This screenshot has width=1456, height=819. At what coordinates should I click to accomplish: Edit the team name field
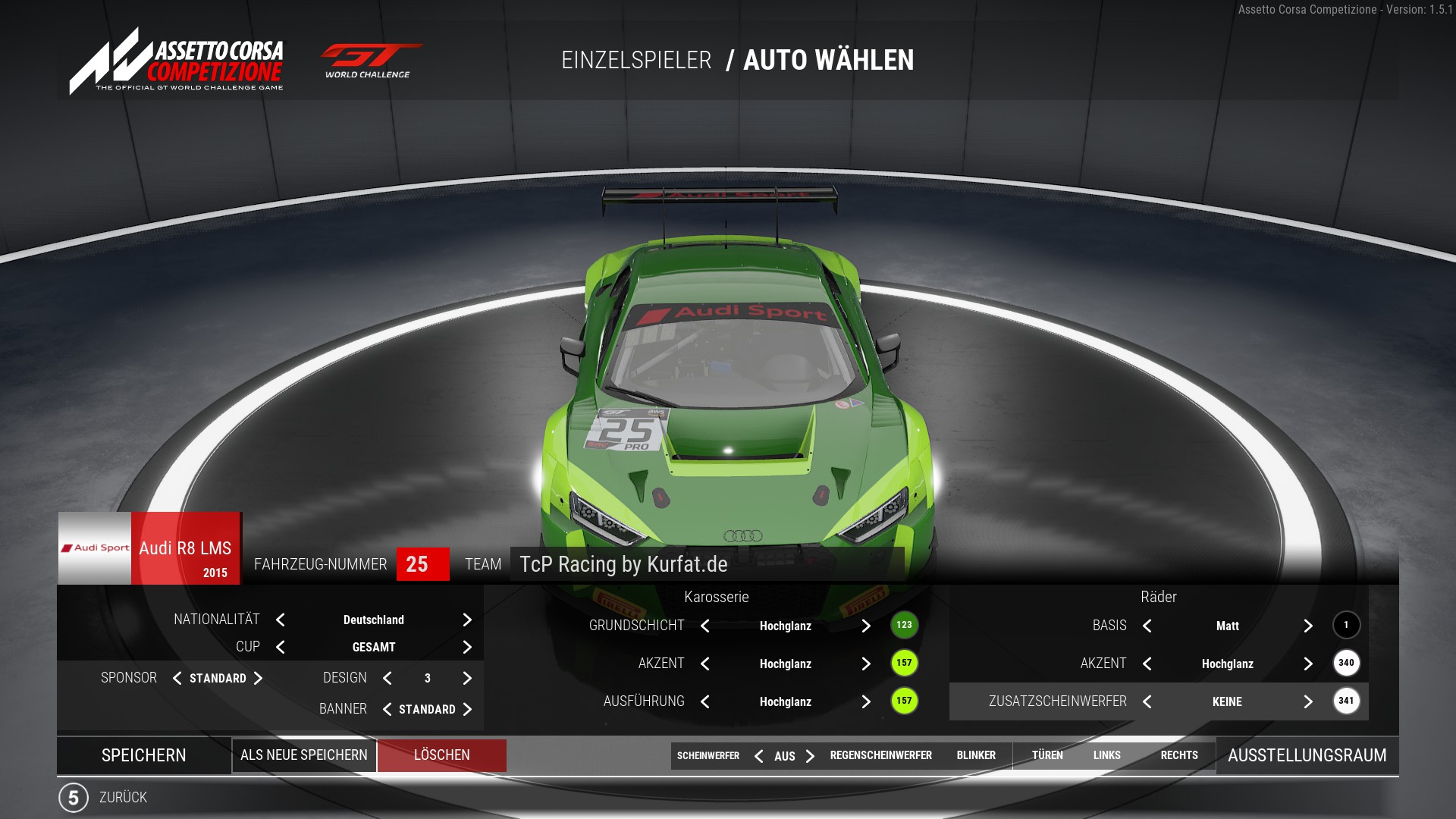click(705, 564)
